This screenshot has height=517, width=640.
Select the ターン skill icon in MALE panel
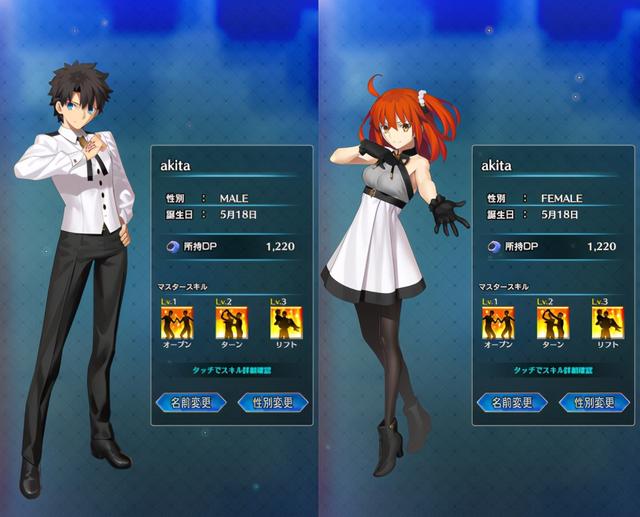pos(231,322)
